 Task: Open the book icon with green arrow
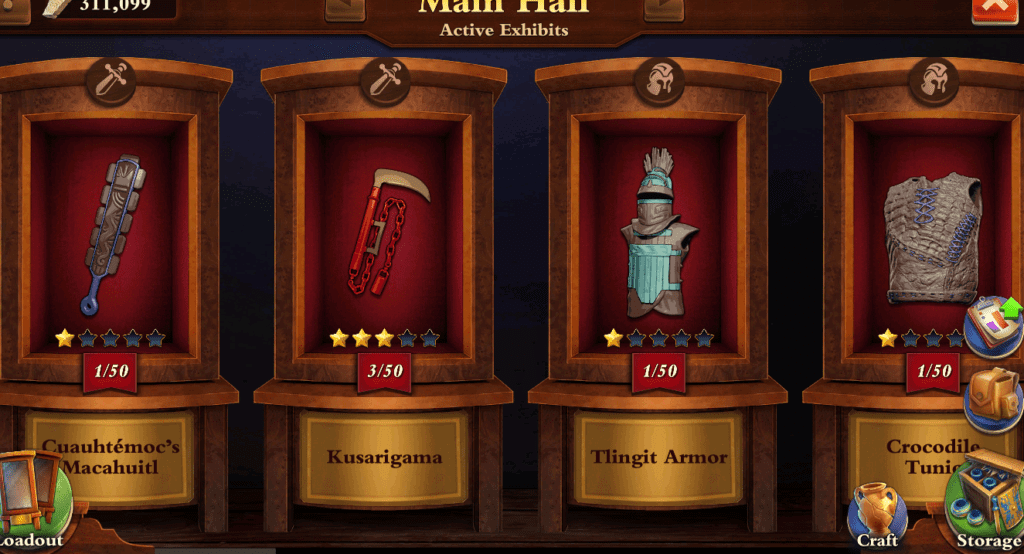[x=993, y=325]
